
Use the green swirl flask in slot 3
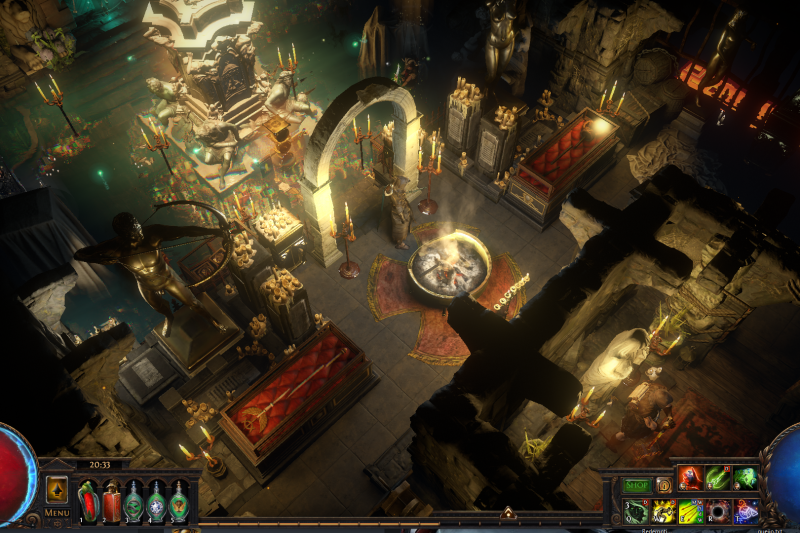point(133,502)
